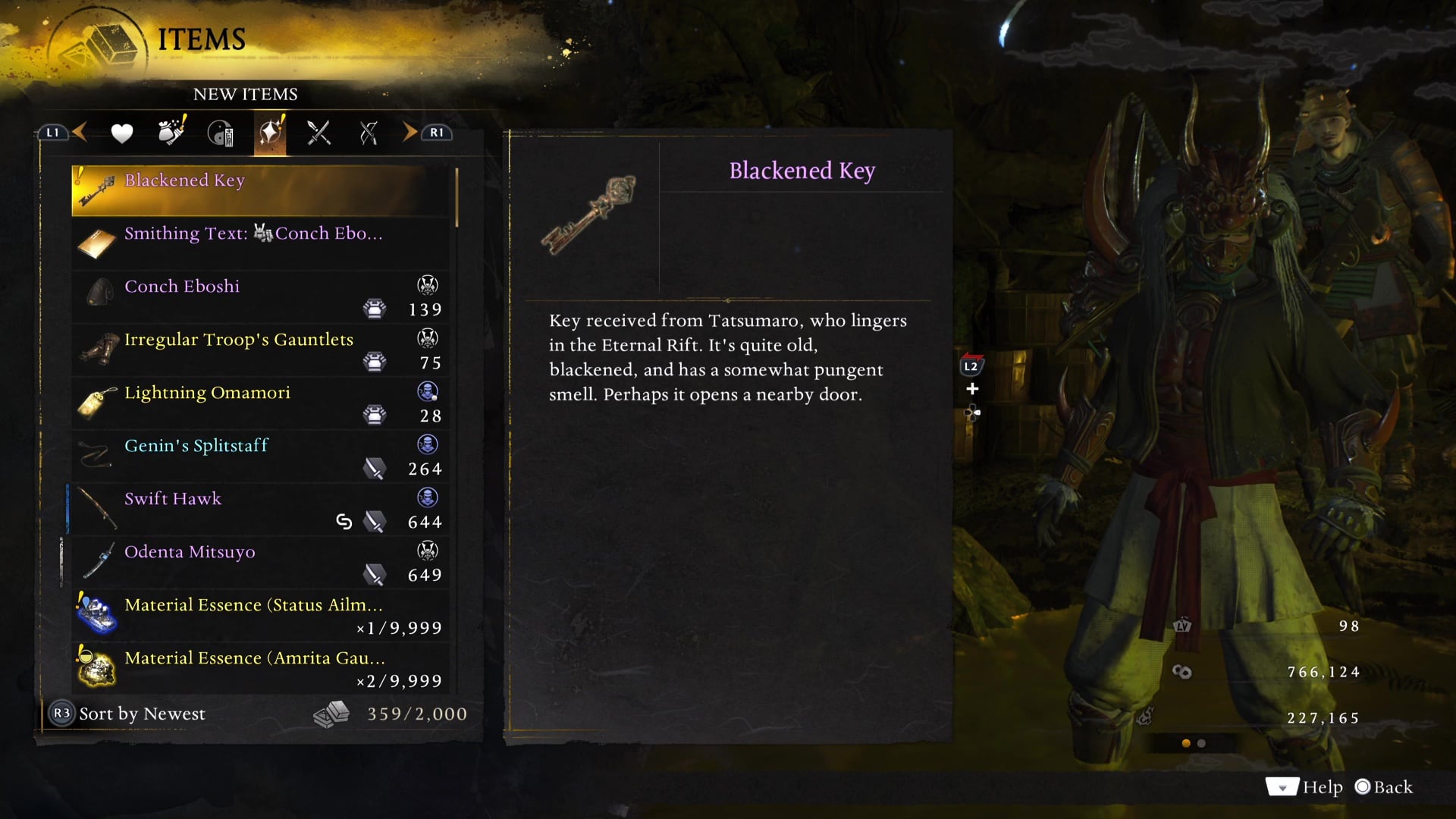1456x819 pixels.
Task: Choose the Genin's Splitstaff weapon
Action: (262, 456)
